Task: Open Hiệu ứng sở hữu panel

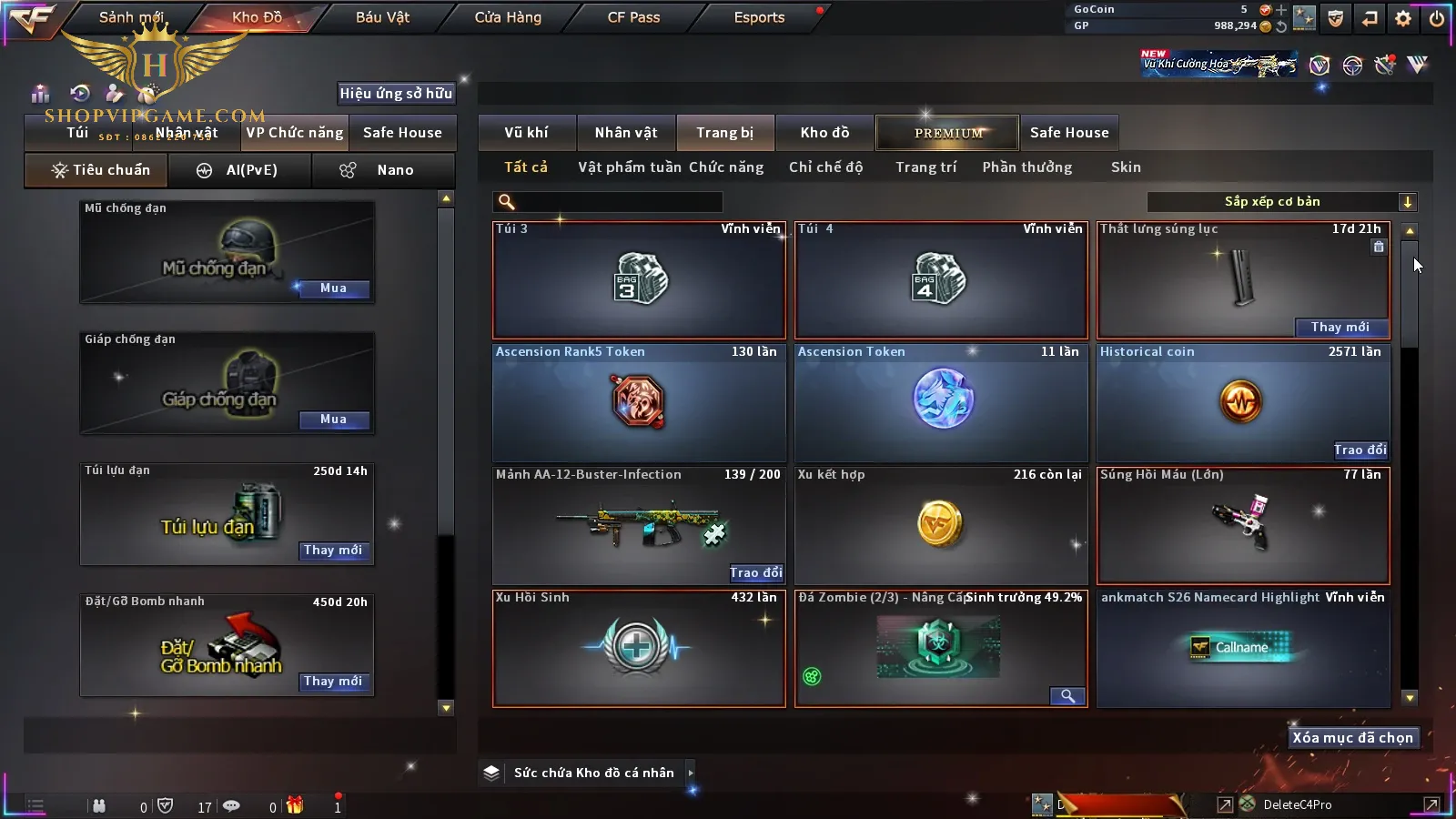Action: pyautogui.click(x=396, y=93)
